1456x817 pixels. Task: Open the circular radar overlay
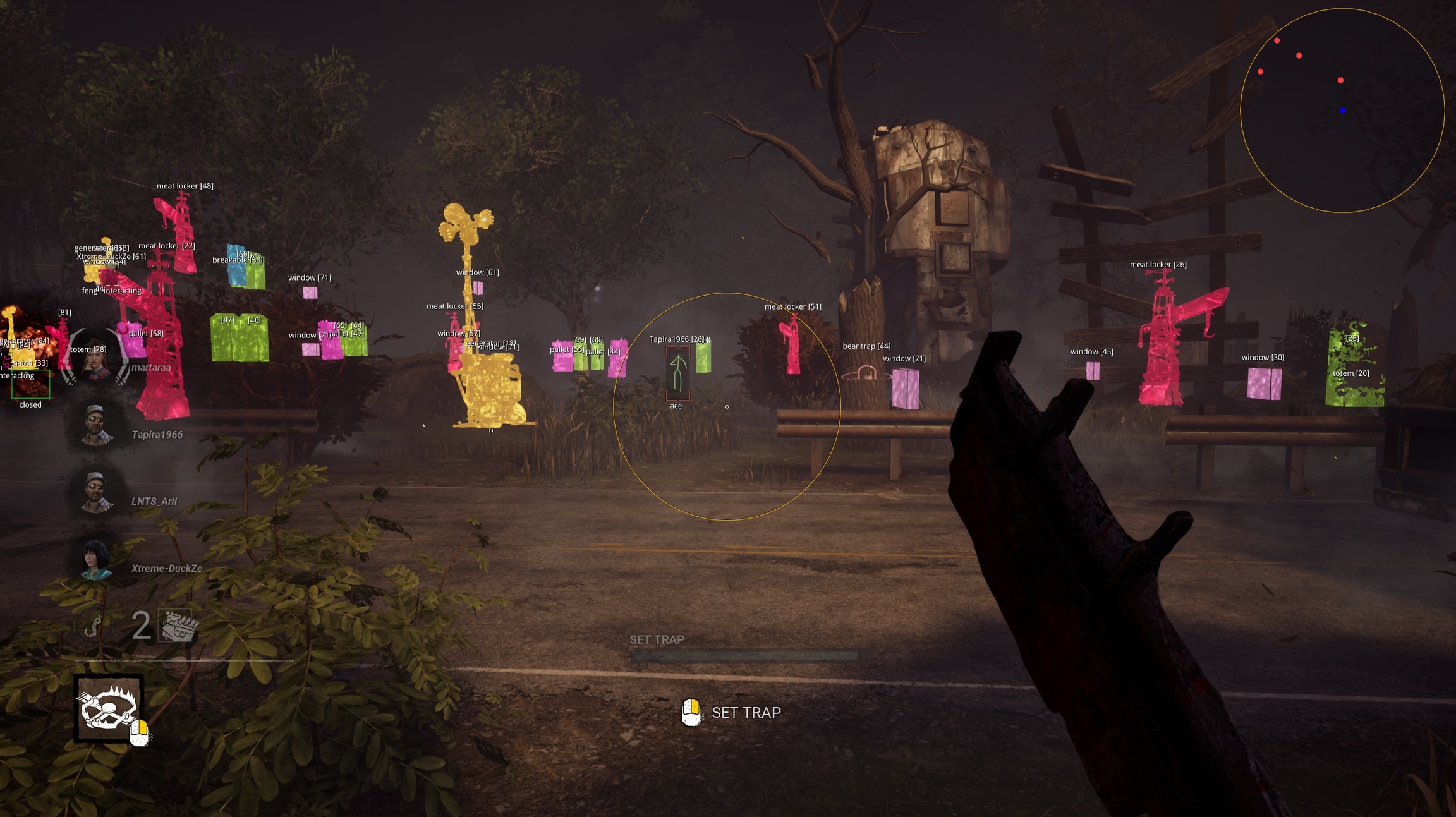pyautogui.click(x=1342, y=111)
